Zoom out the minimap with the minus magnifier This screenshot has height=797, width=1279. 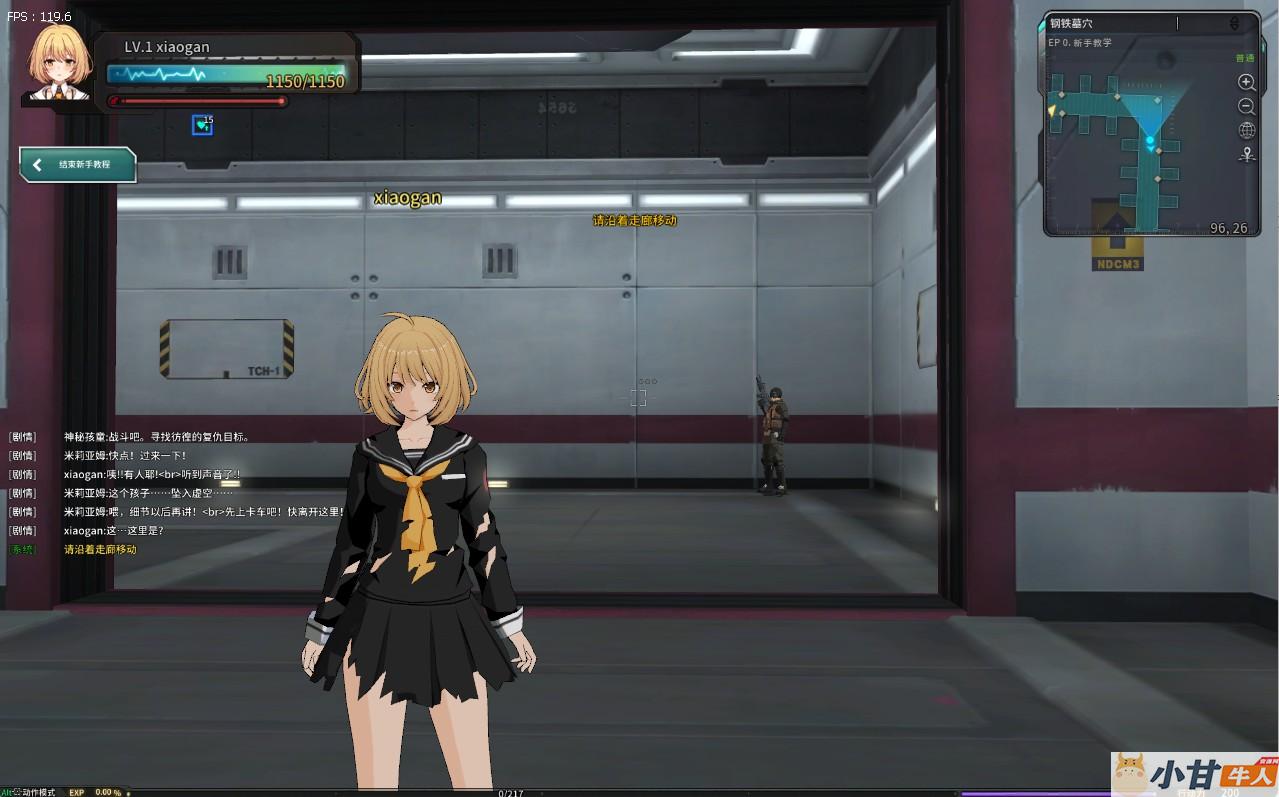point(1246,106)
